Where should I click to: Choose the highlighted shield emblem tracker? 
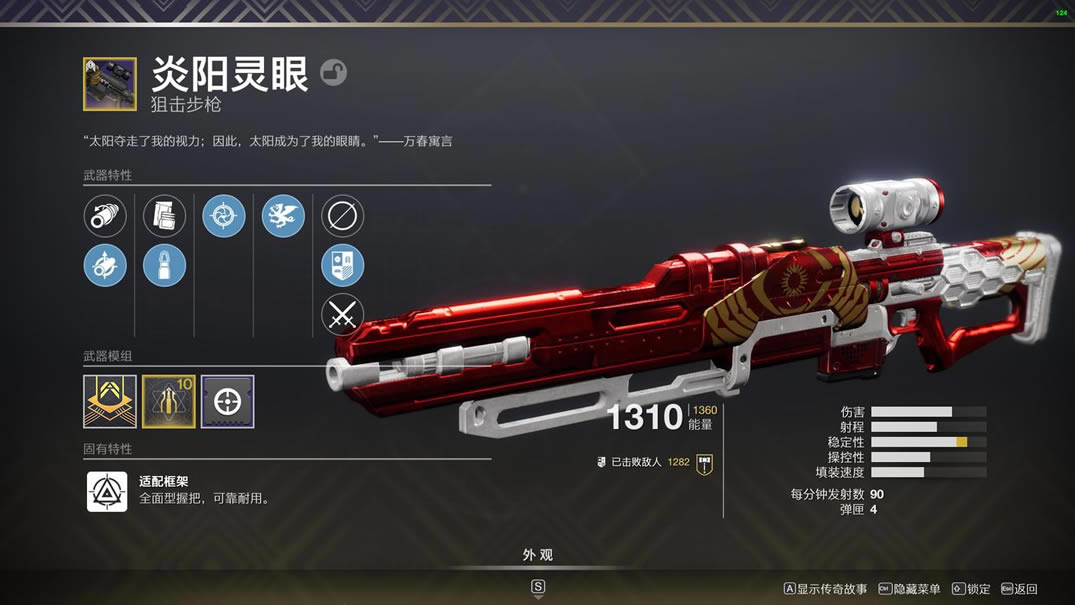(342, 266)
